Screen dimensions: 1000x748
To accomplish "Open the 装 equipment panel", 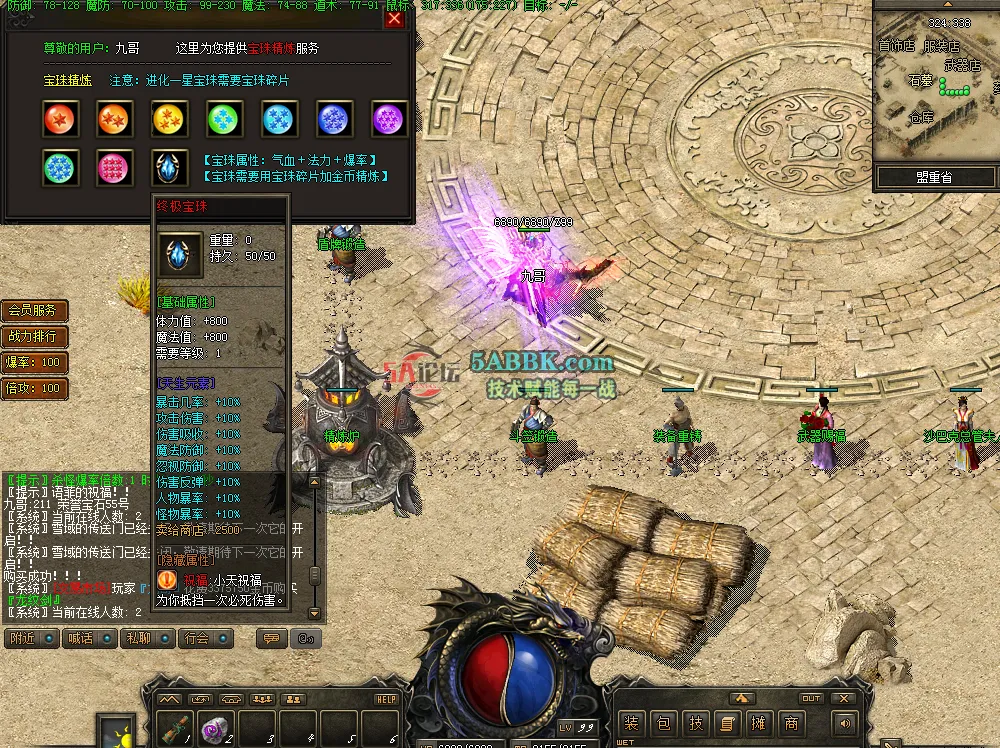I will (631, 723).
